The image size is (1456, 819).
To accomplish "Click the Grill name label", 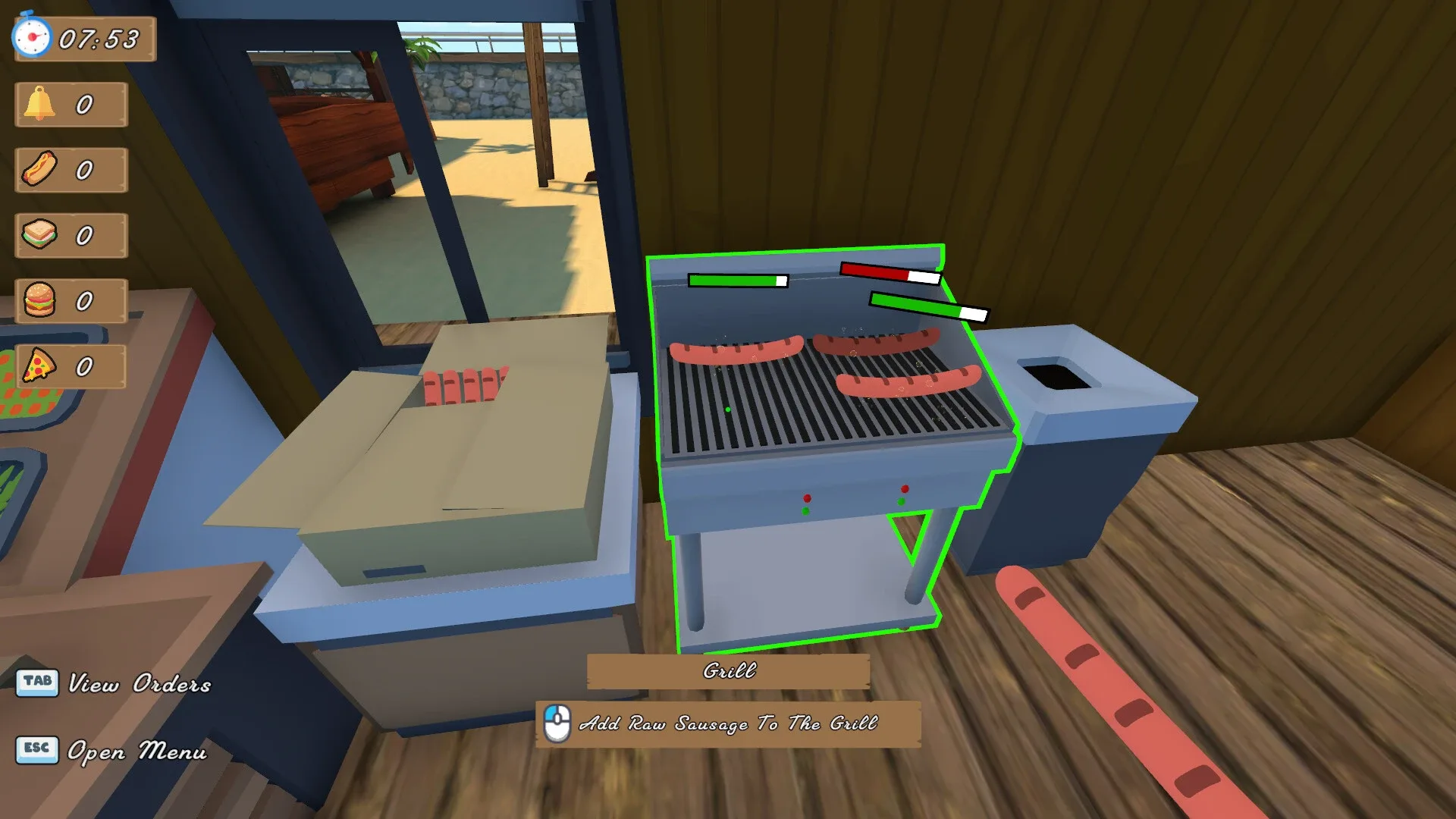I will tap(730, 671).
